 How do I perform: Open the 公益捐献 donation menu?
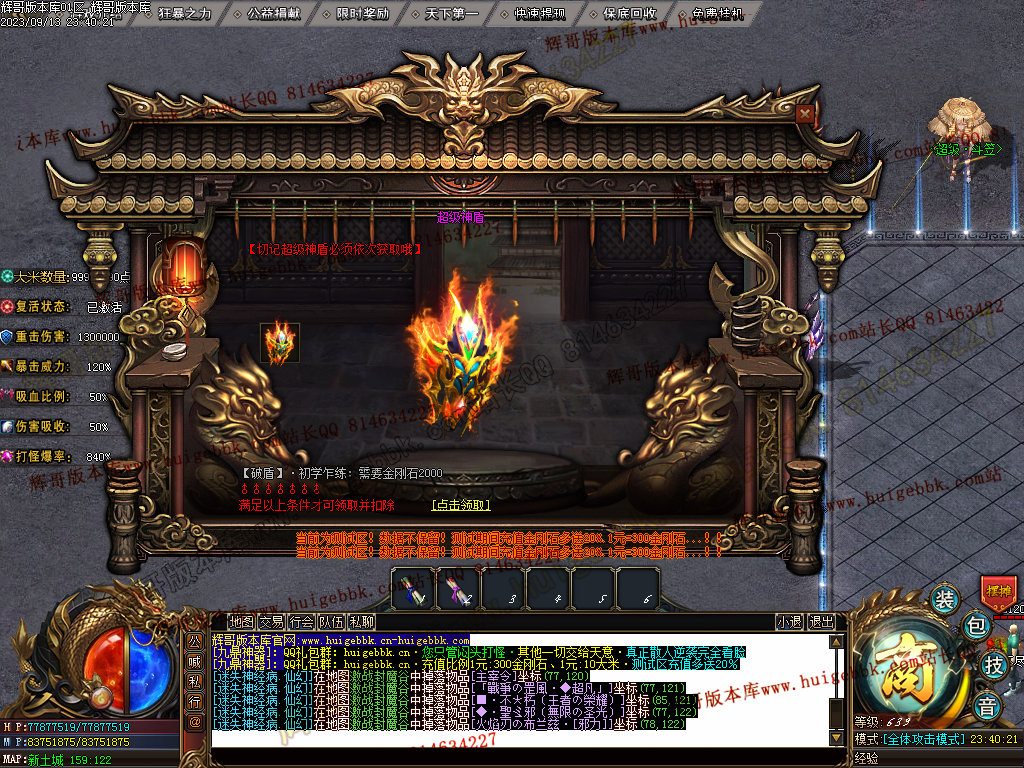[273, 14]
